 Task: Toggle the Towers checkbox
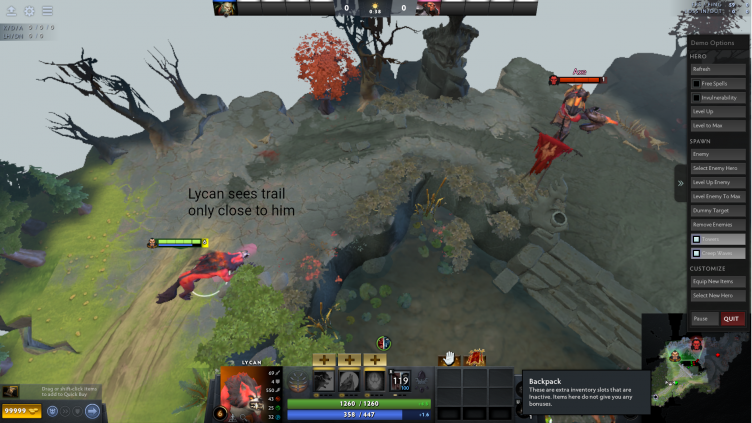click(x=696, y=239)
